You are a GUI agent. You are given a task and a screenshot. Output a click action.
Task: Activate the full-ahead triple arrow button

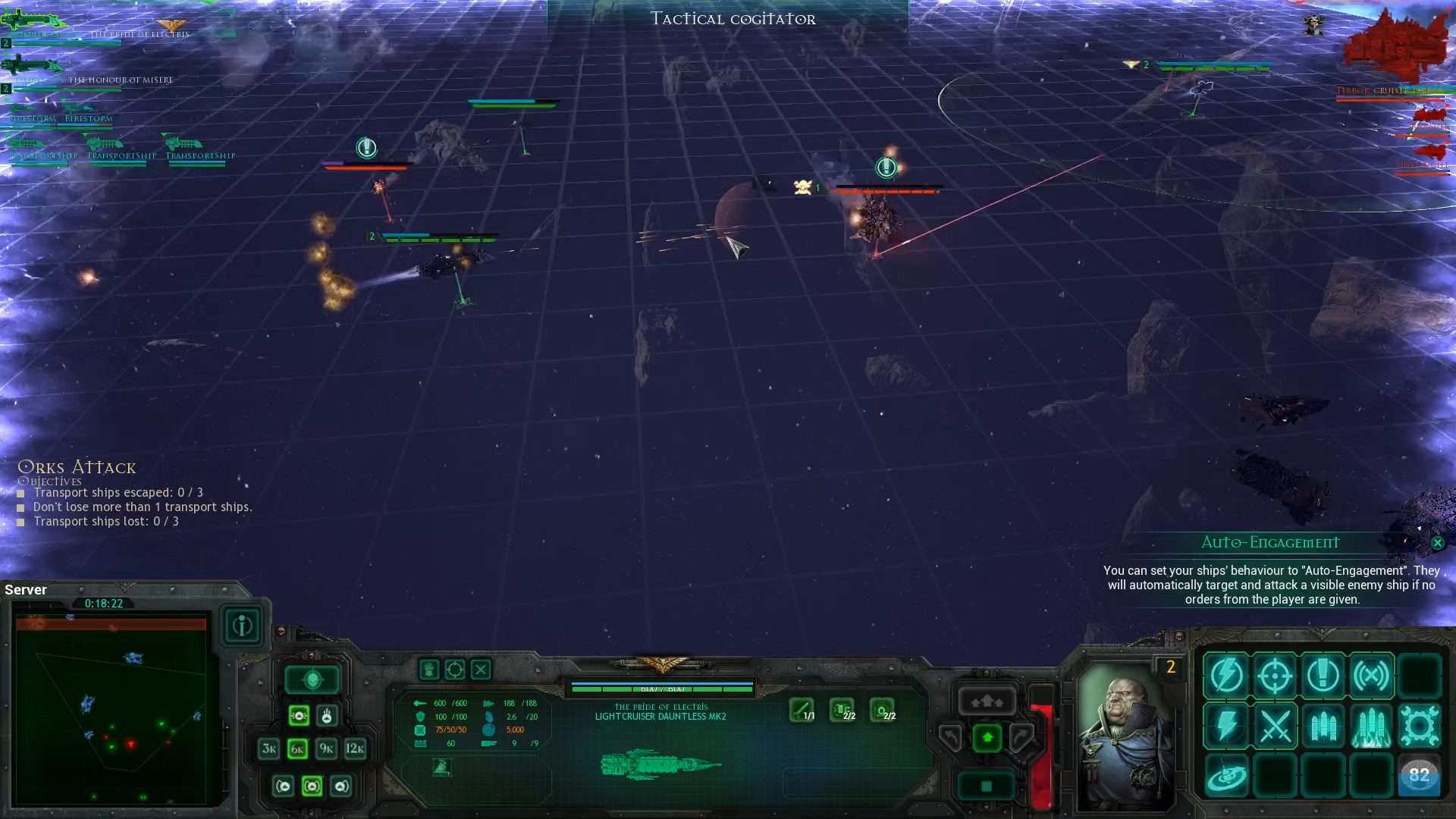click(987, 701)
